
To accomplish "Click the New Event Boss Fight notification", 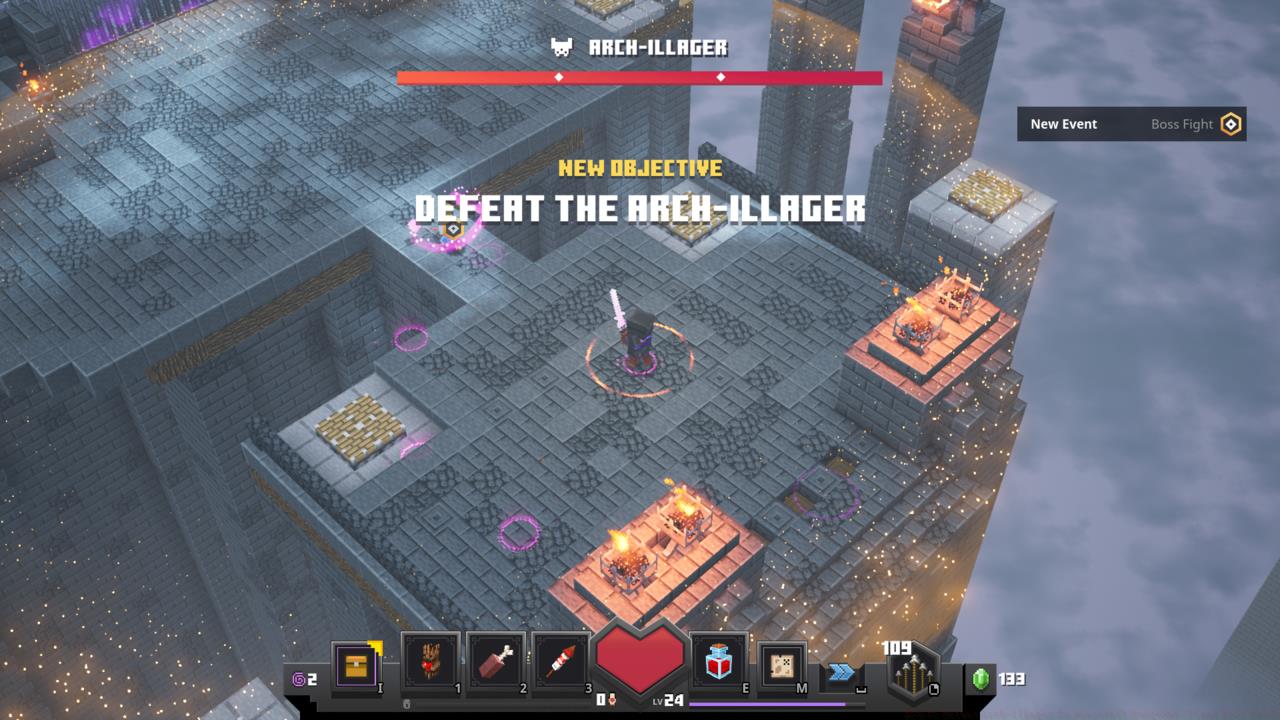I will [x=1131, y=124].
